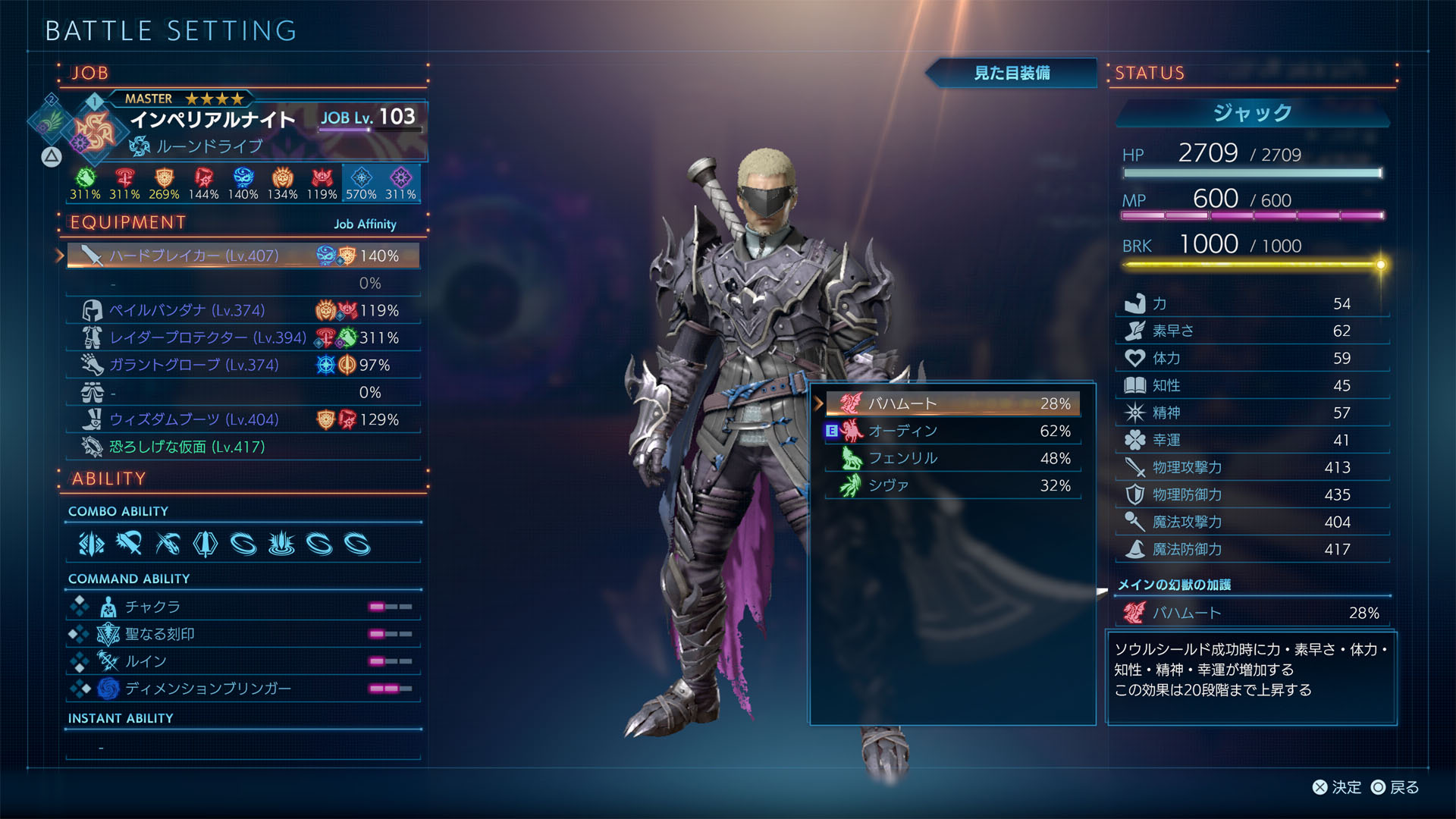1456x819 pixels.
Task: Select フェンリル from the summon list
Action: (x=952, y=458)
